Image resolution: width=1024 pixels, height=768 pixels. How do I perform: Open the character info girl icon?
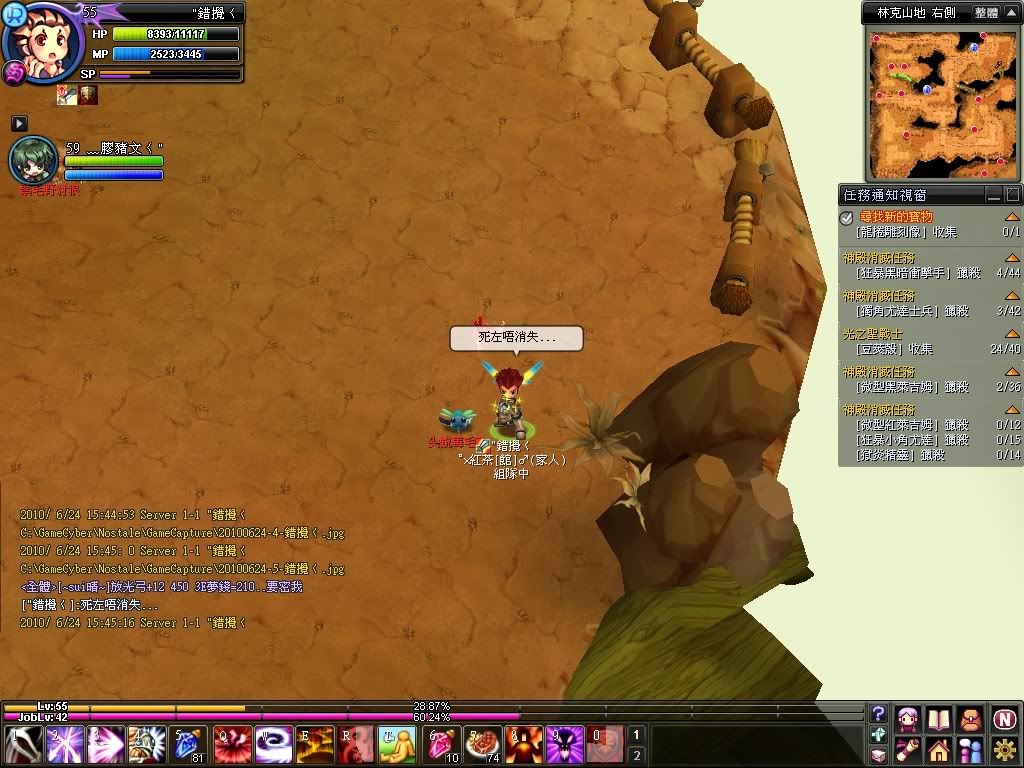tap(908, 719)
